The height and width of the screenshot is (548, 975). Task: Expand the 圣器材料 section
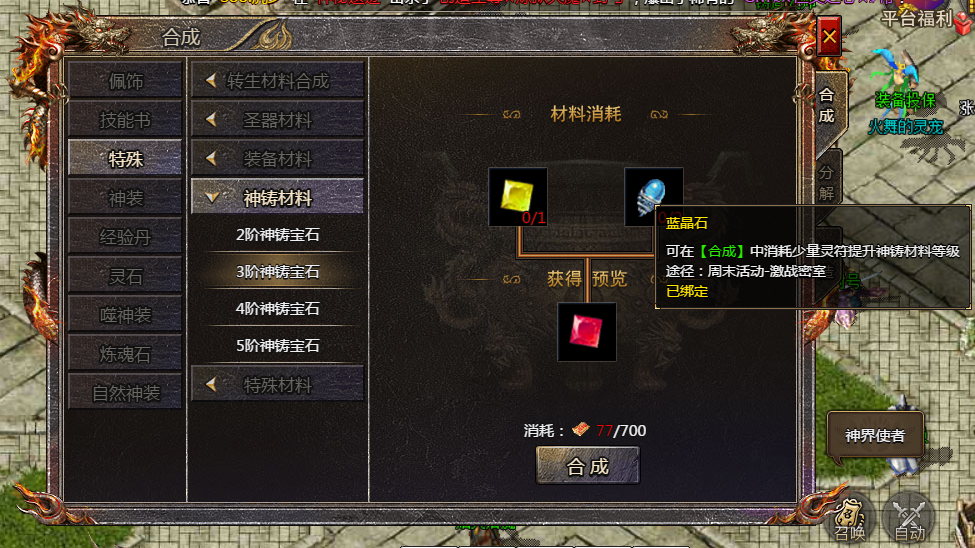(277, 120)
